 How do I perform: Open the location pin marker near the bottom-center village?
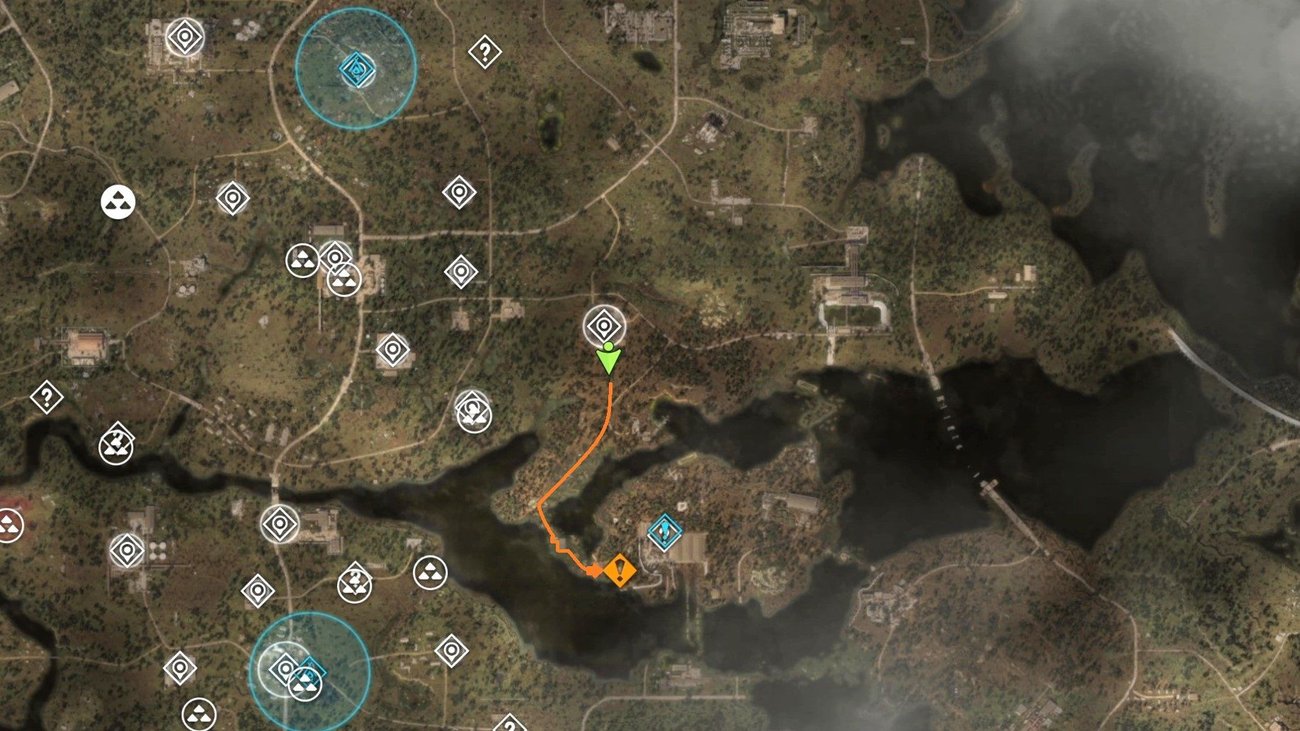pyautogui.click(x=452, y=652)
